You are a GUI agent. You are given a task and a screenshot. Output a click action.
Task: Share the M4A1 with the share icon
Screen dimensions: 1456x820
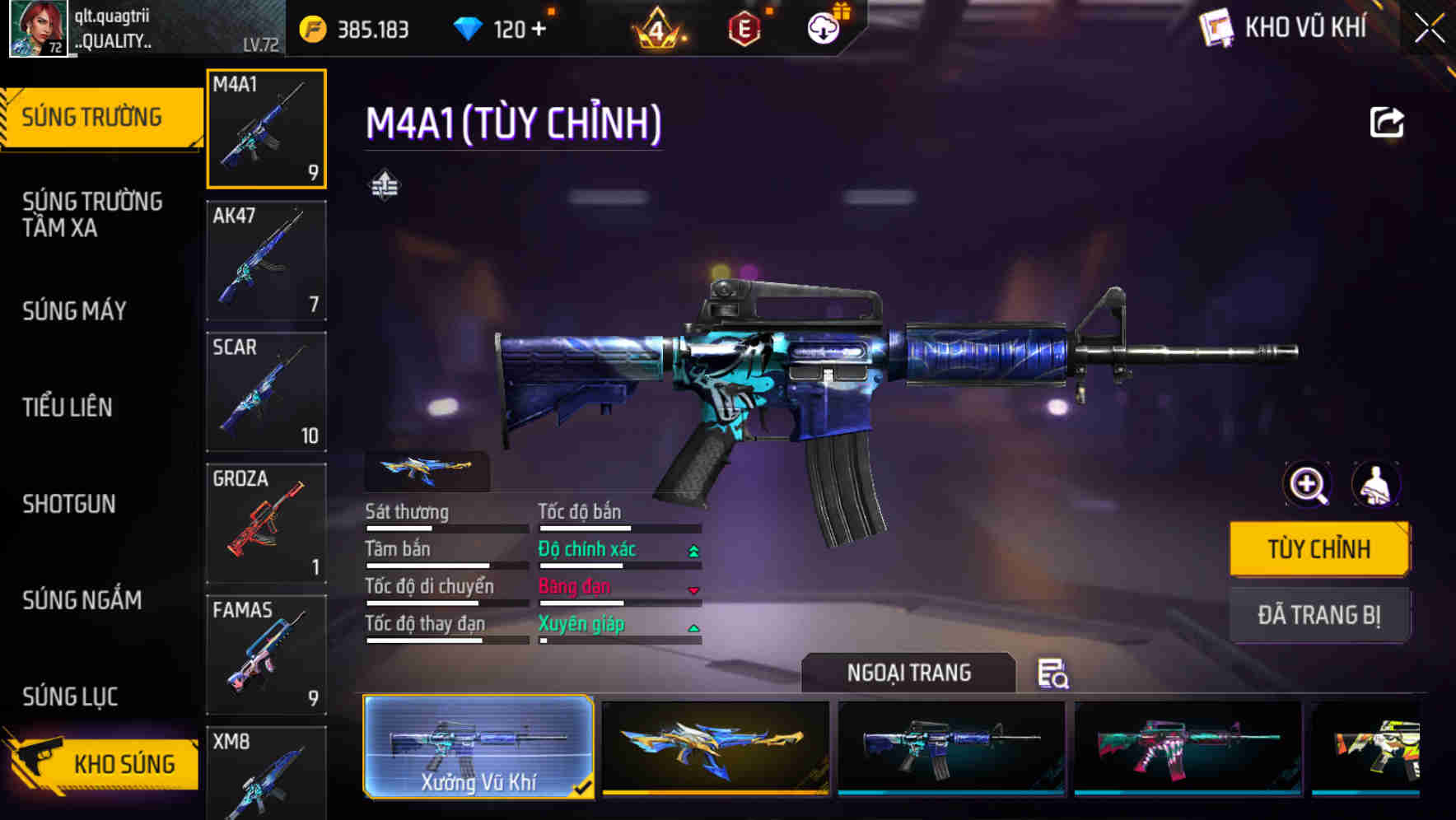[1388, 122]
